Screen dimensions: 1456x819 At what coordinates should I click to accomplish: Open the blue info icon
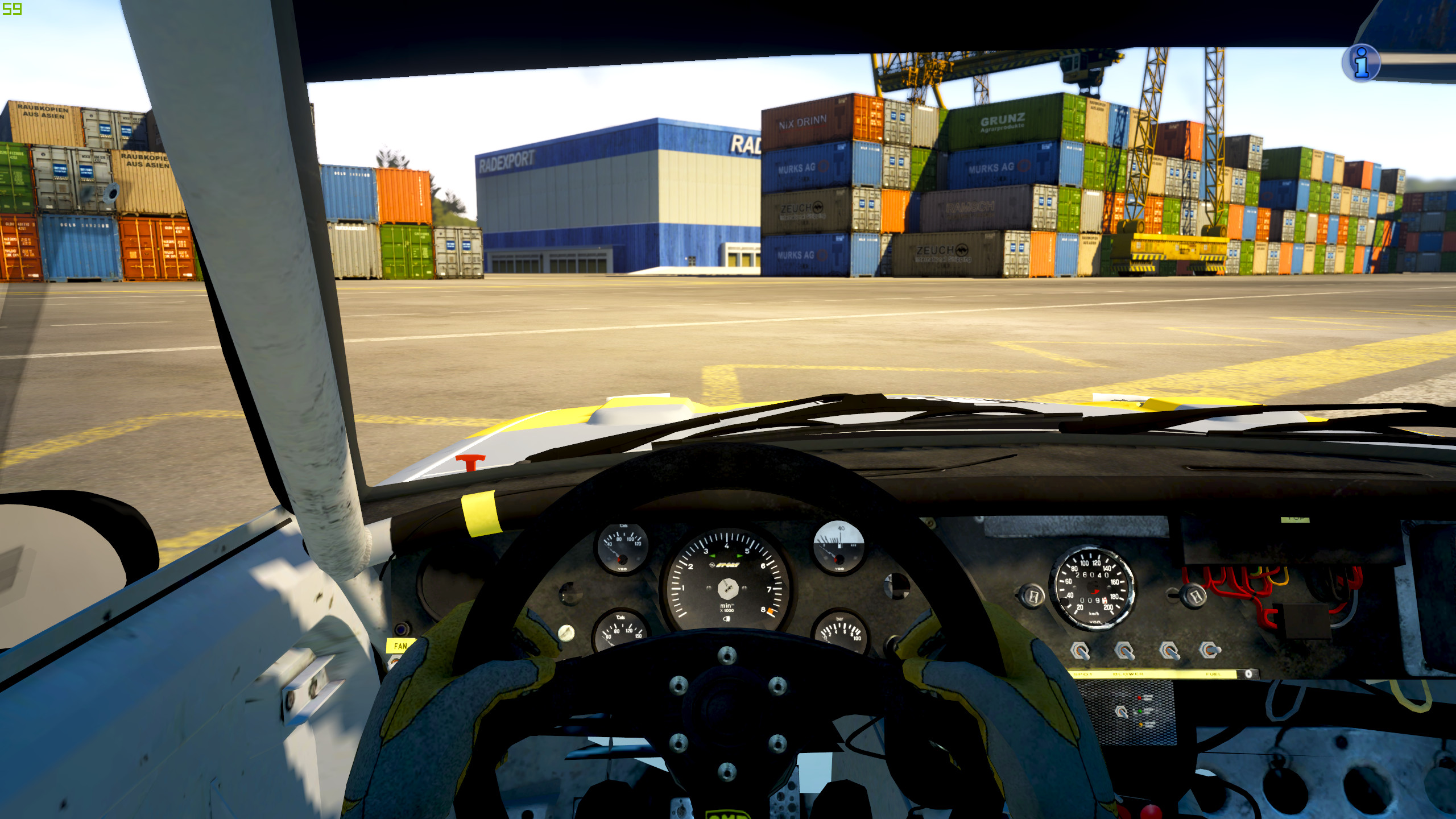(x=1361, y=63)
